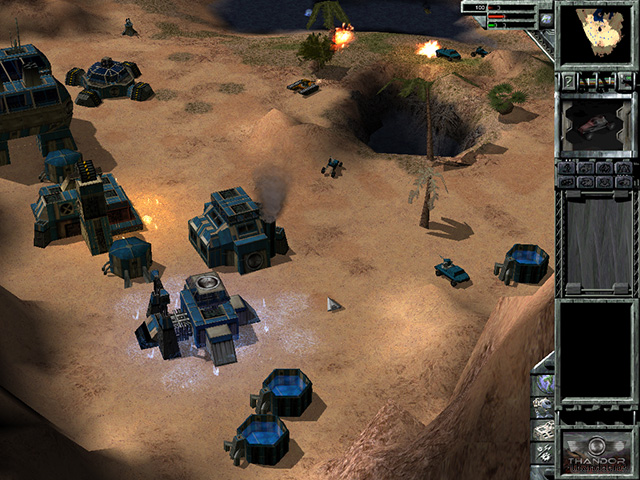
Task: Click the minimap in the sidebar
Action: pyautogui.click(x=597, y=34)
